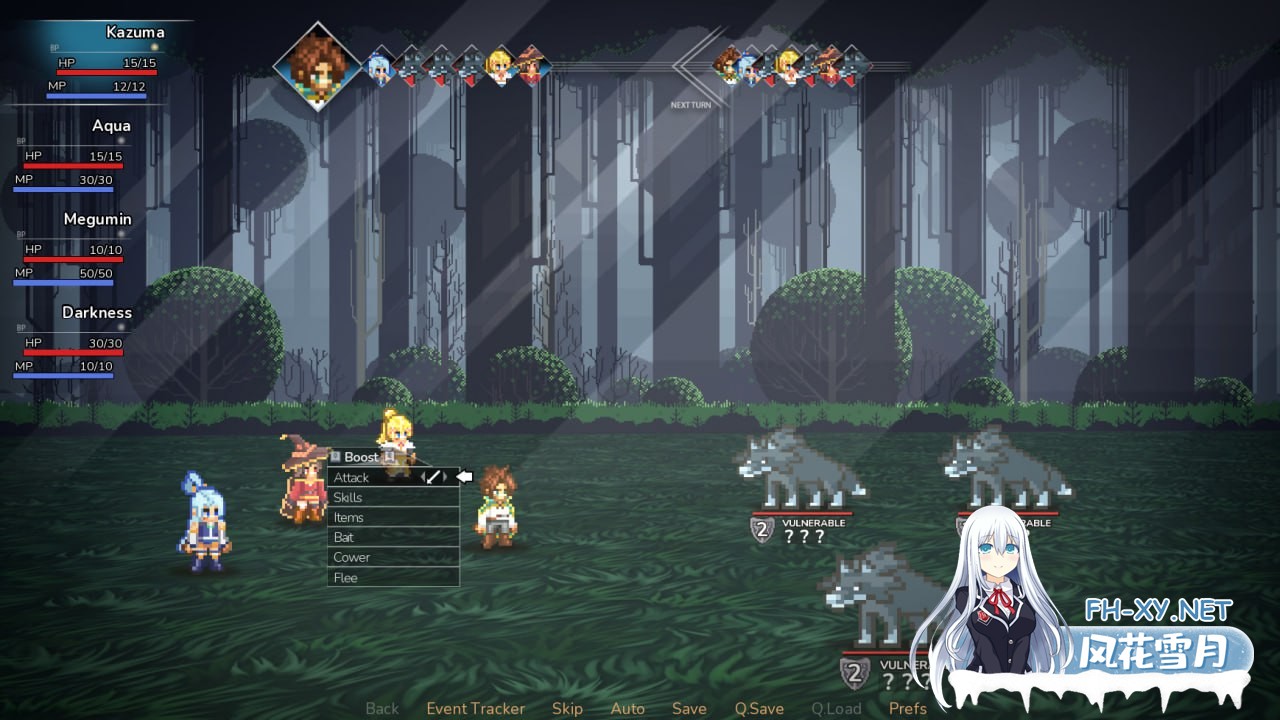Target the top-left wolf marked Vulnerable

[x=798, y=470]
